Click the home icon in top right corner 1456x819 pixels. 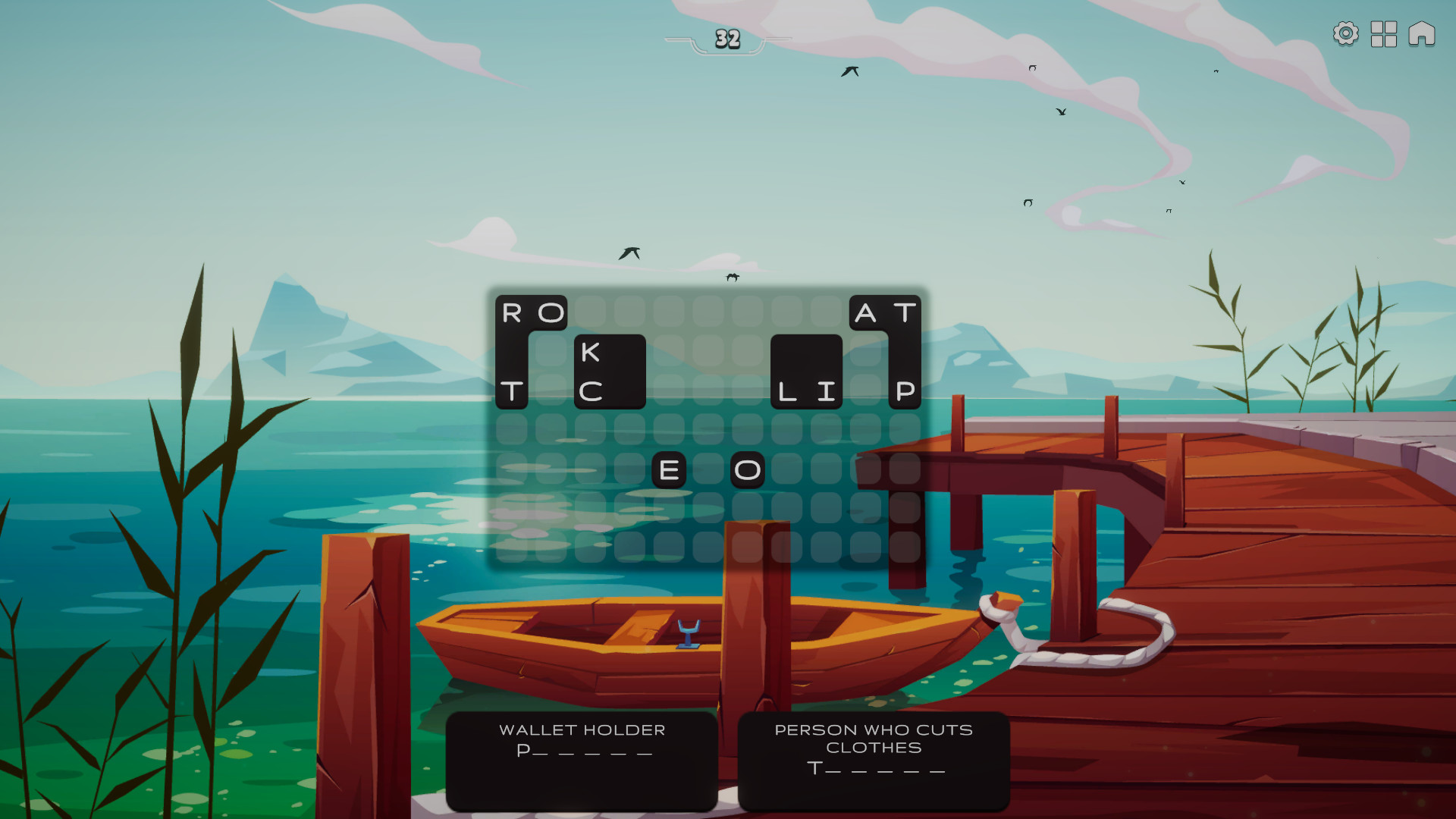pyautogui.click(x=1421, y=34)
